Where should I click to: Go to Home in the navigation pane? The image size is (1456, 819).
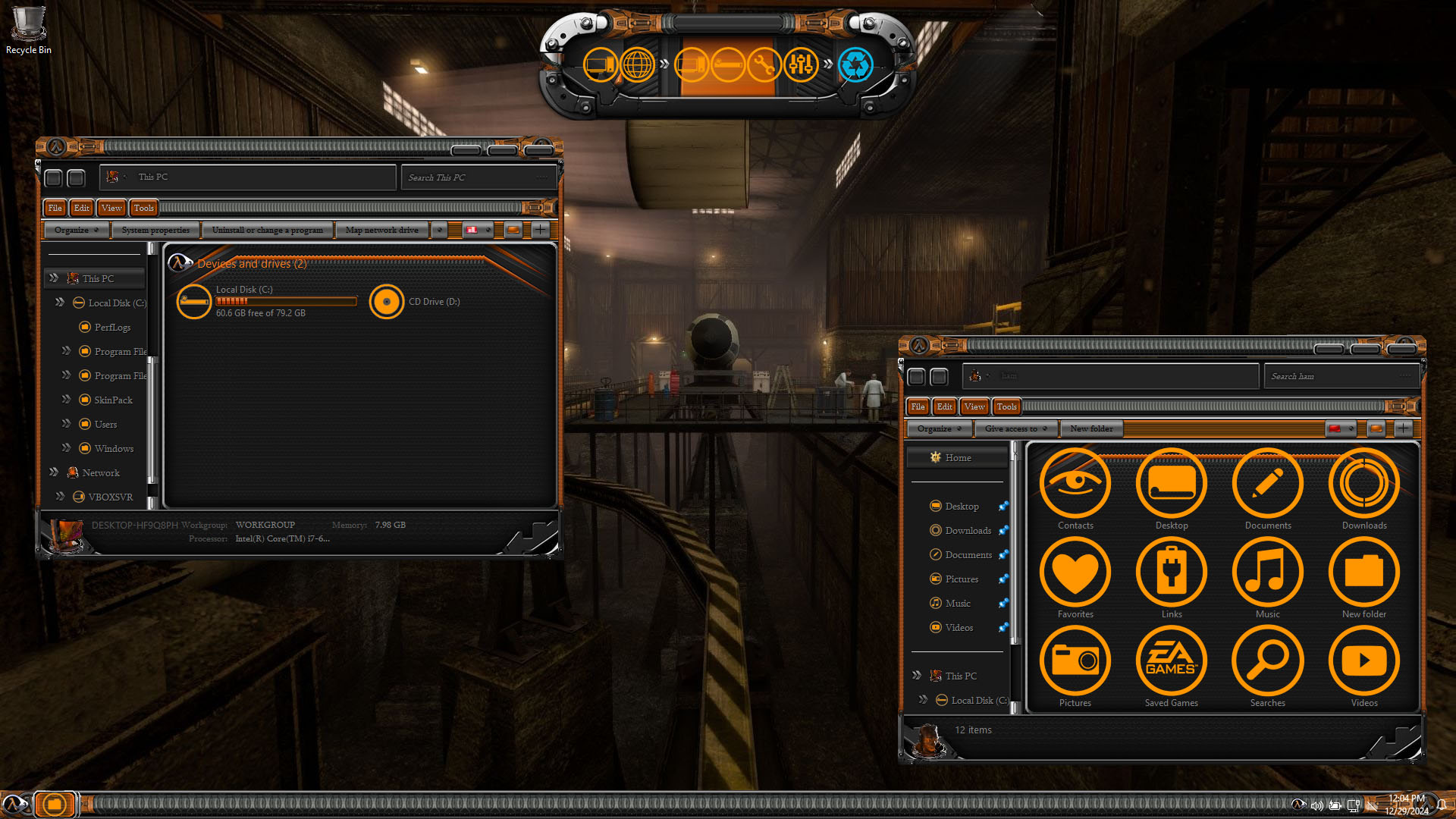pos(958,457)
